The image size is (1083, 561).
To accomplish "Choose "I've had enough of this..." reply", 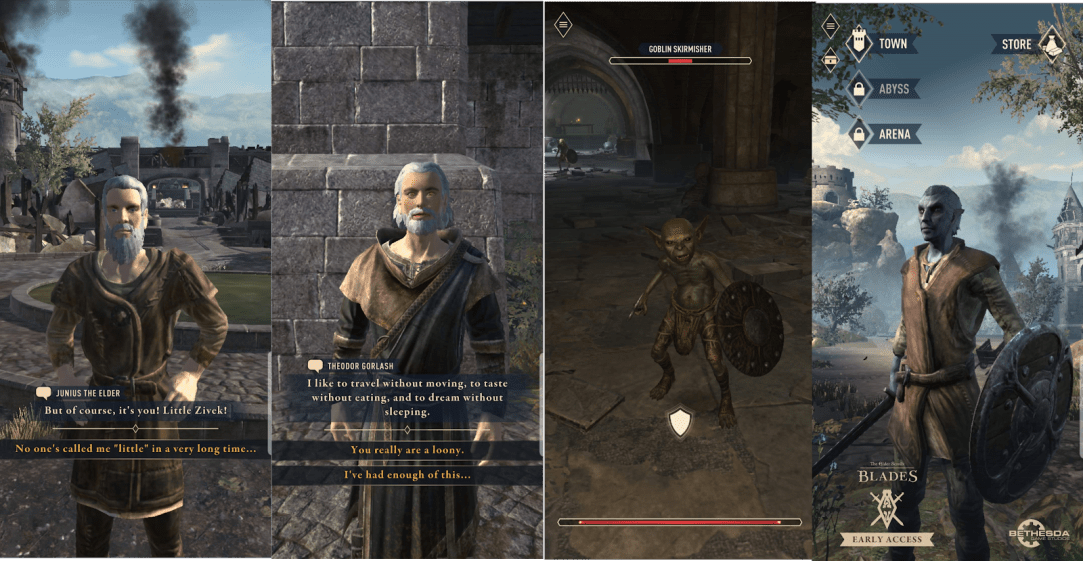I will click(406, 475).
